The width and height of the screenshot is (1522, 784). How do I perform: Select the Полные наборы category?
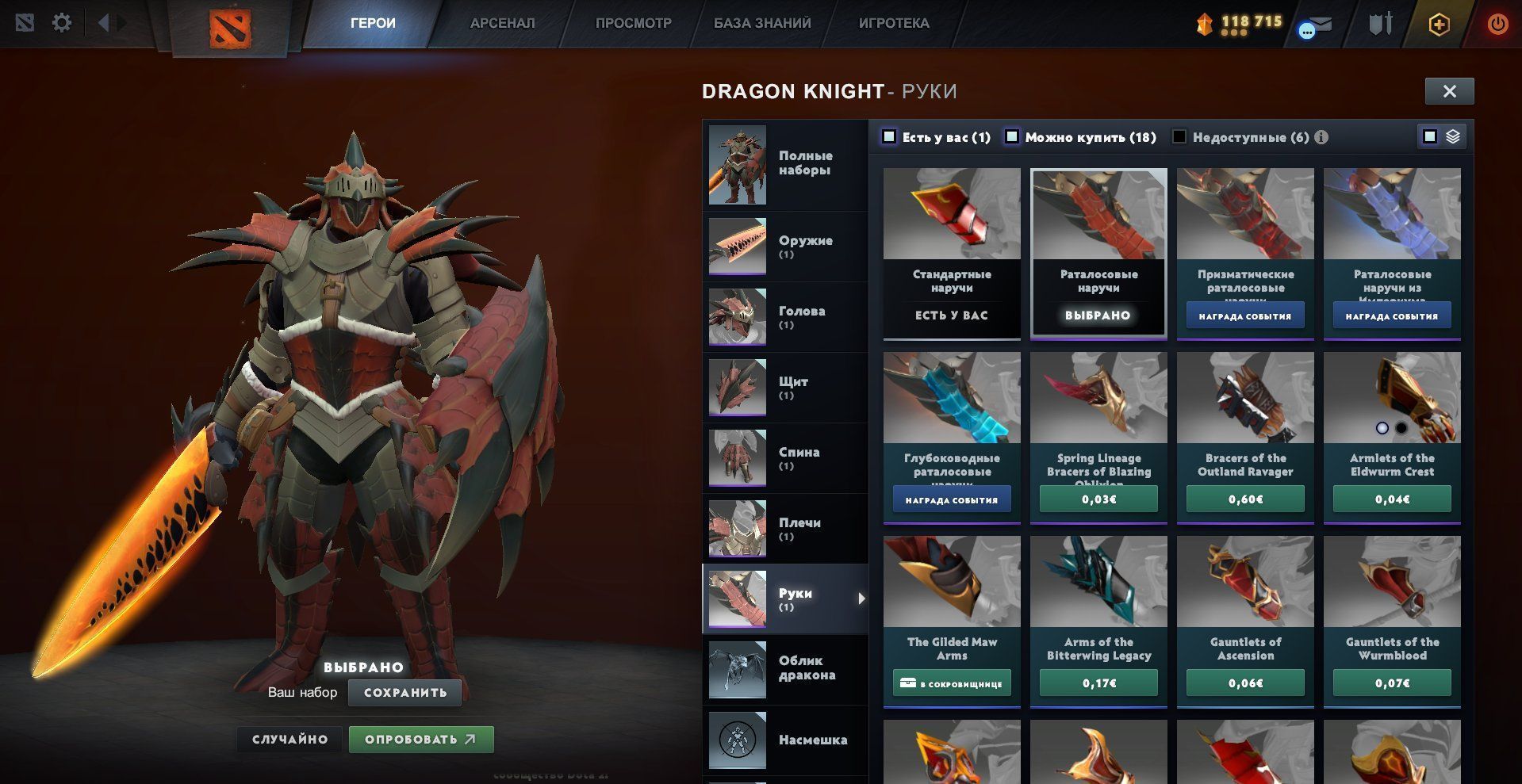(x=784, y=164)
